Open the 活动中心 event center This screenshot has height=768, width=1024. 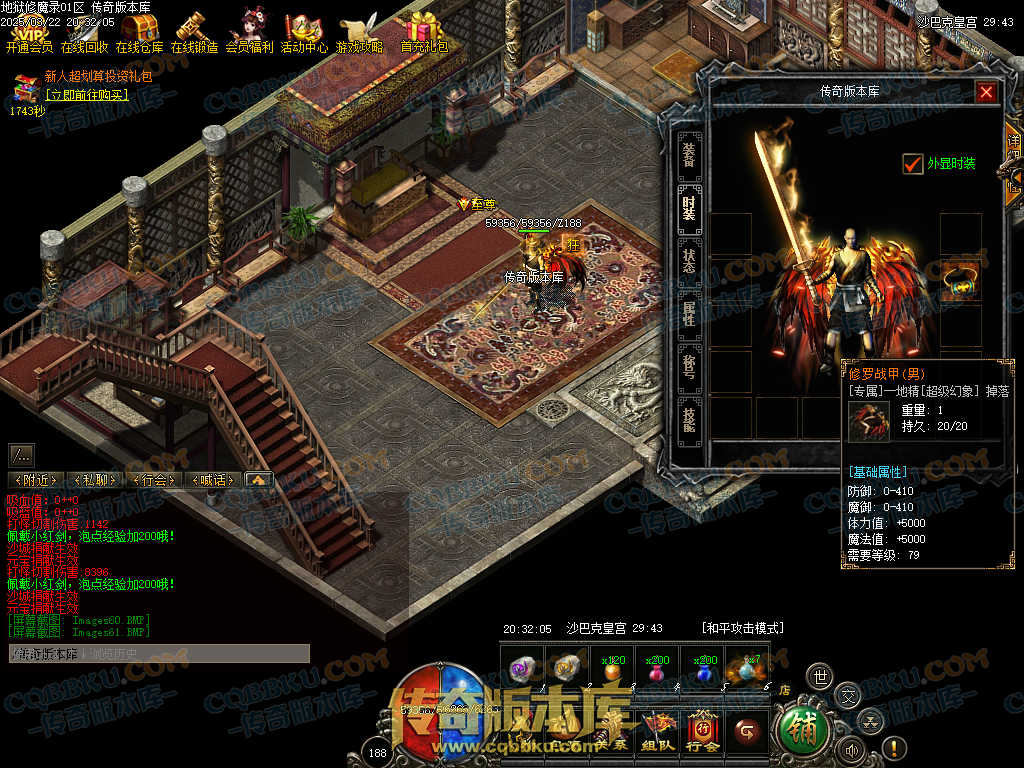303,31
